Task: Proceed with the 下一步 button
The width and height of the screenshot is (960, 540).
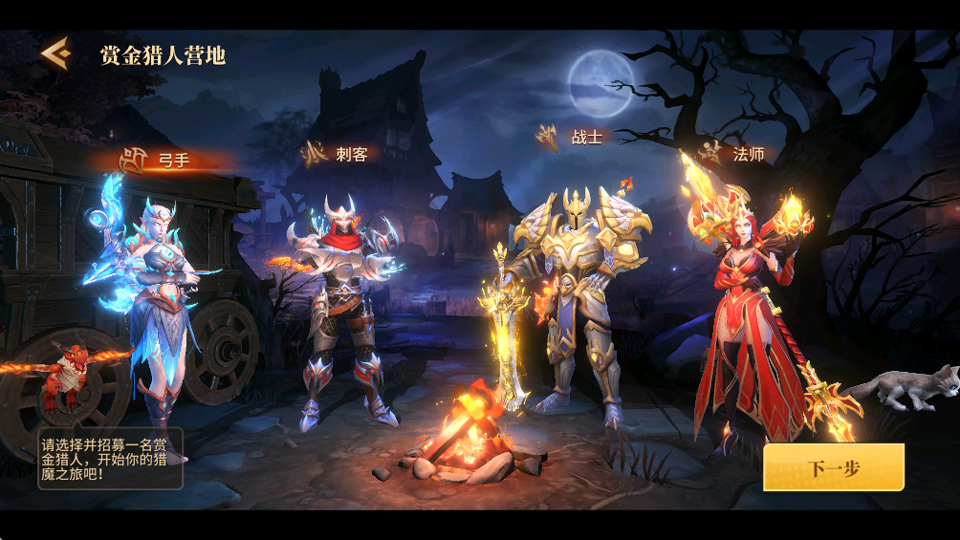Action: coord(833,468)
